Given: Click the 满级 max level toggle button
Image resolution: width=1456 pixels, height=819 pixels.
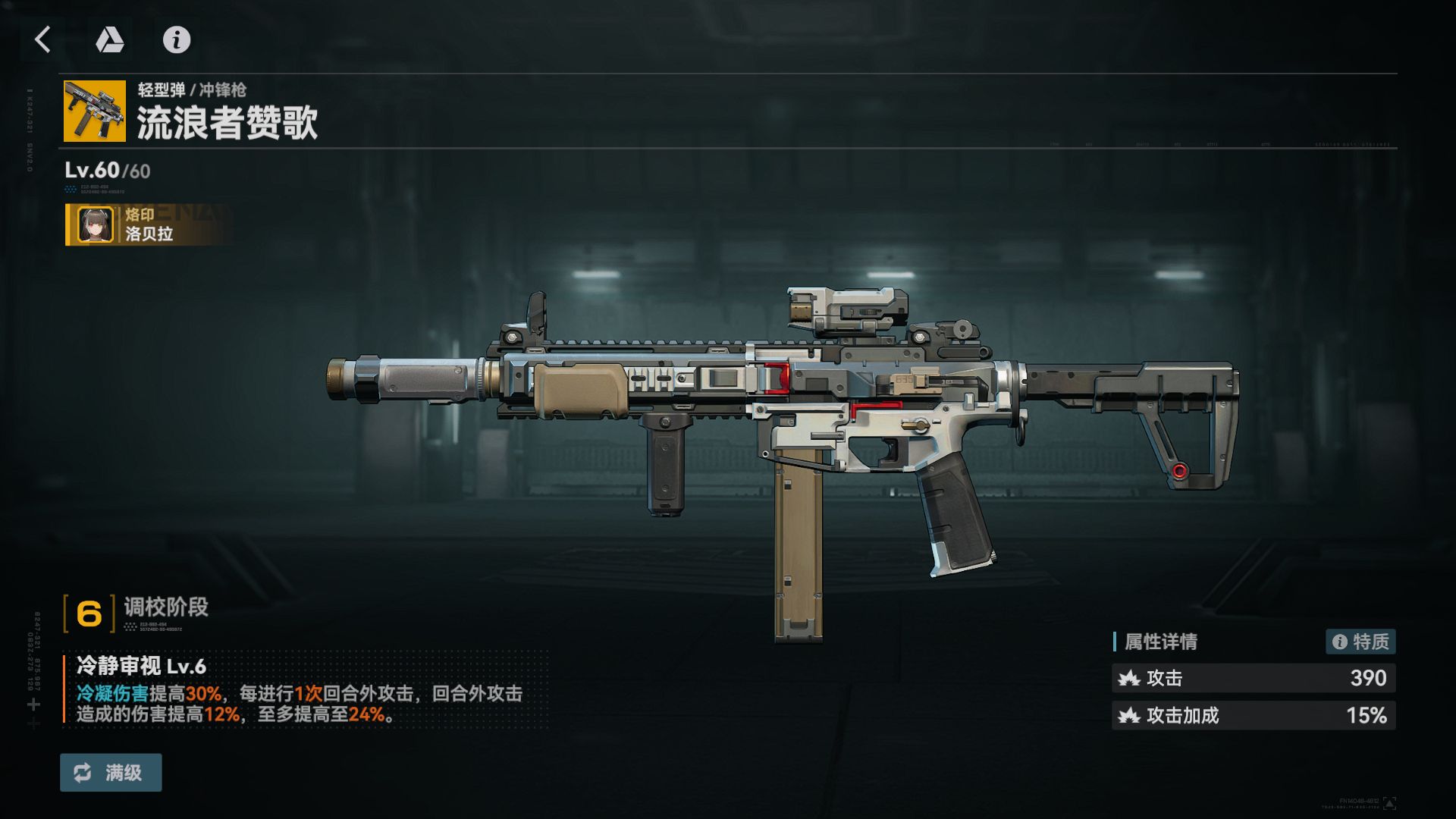Looking at the screenshot, I should (111, 773).
